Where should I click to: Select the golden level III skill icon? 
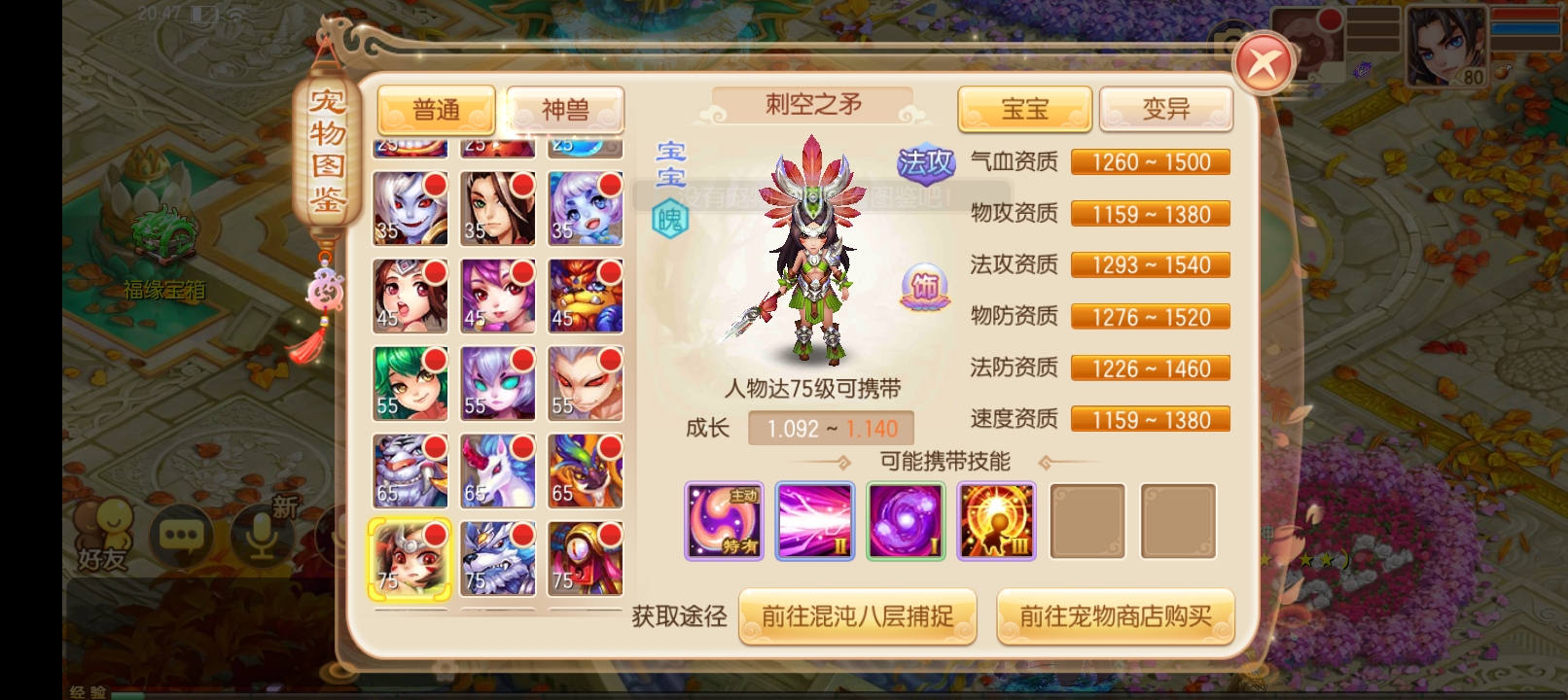pos(995,521)
